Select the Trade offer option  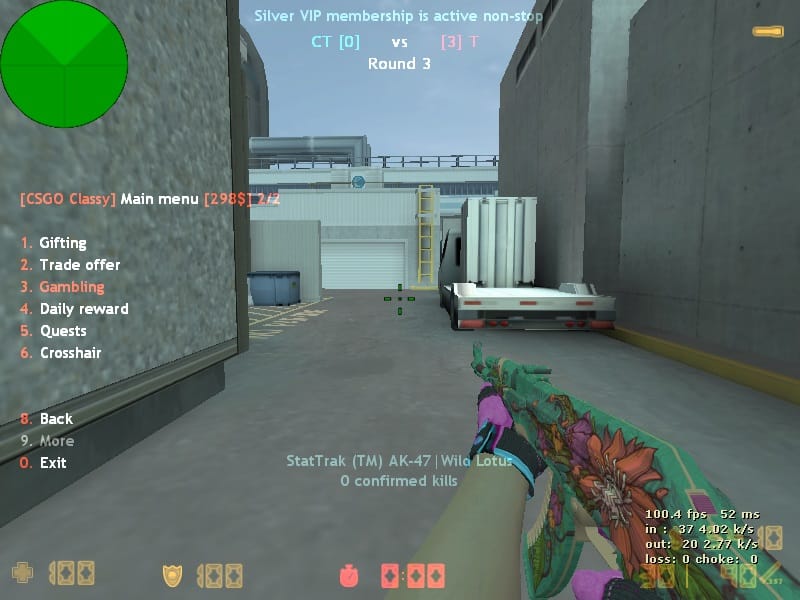coord(79,265)
